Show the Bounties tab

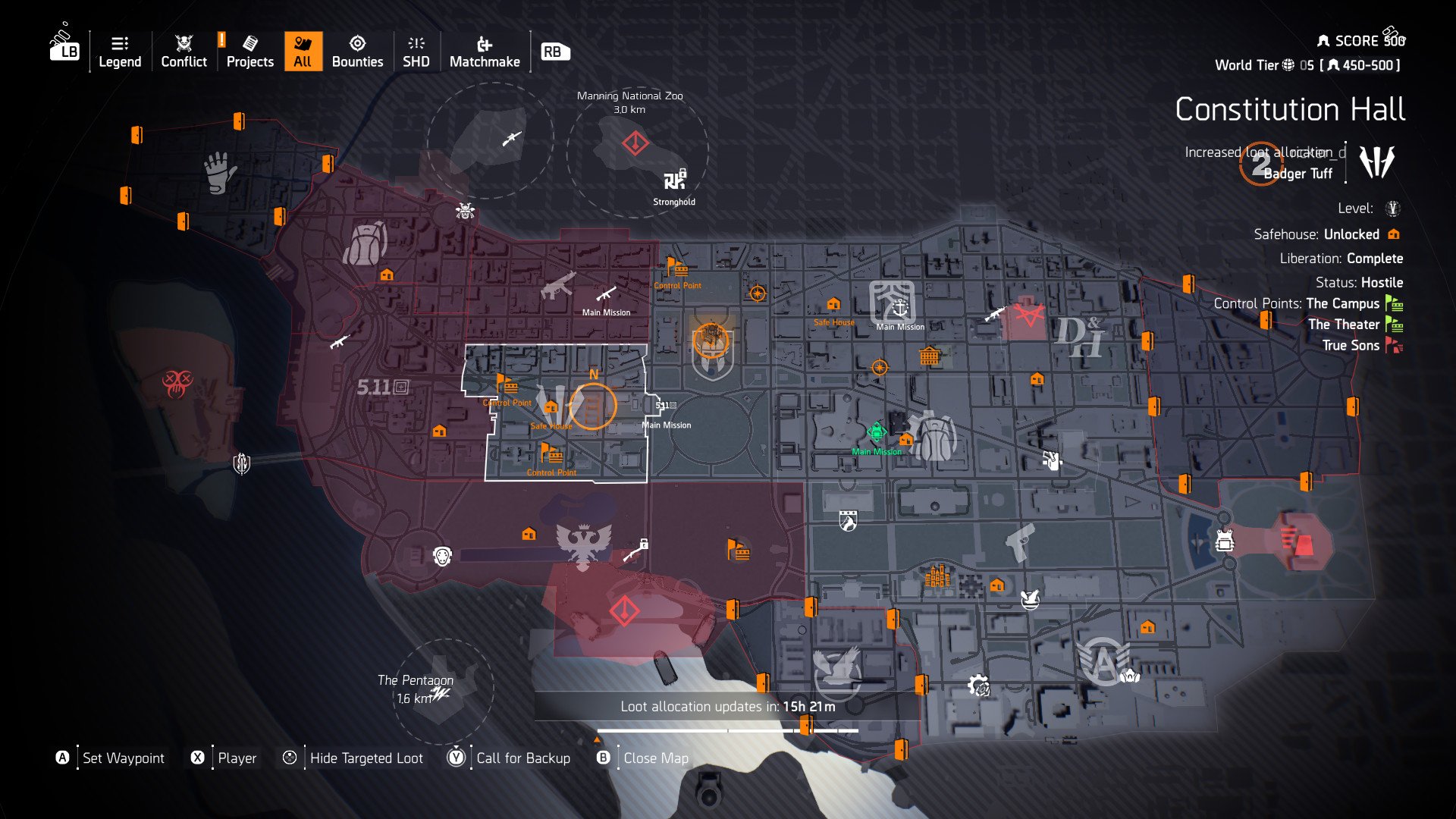pos(357,52)
